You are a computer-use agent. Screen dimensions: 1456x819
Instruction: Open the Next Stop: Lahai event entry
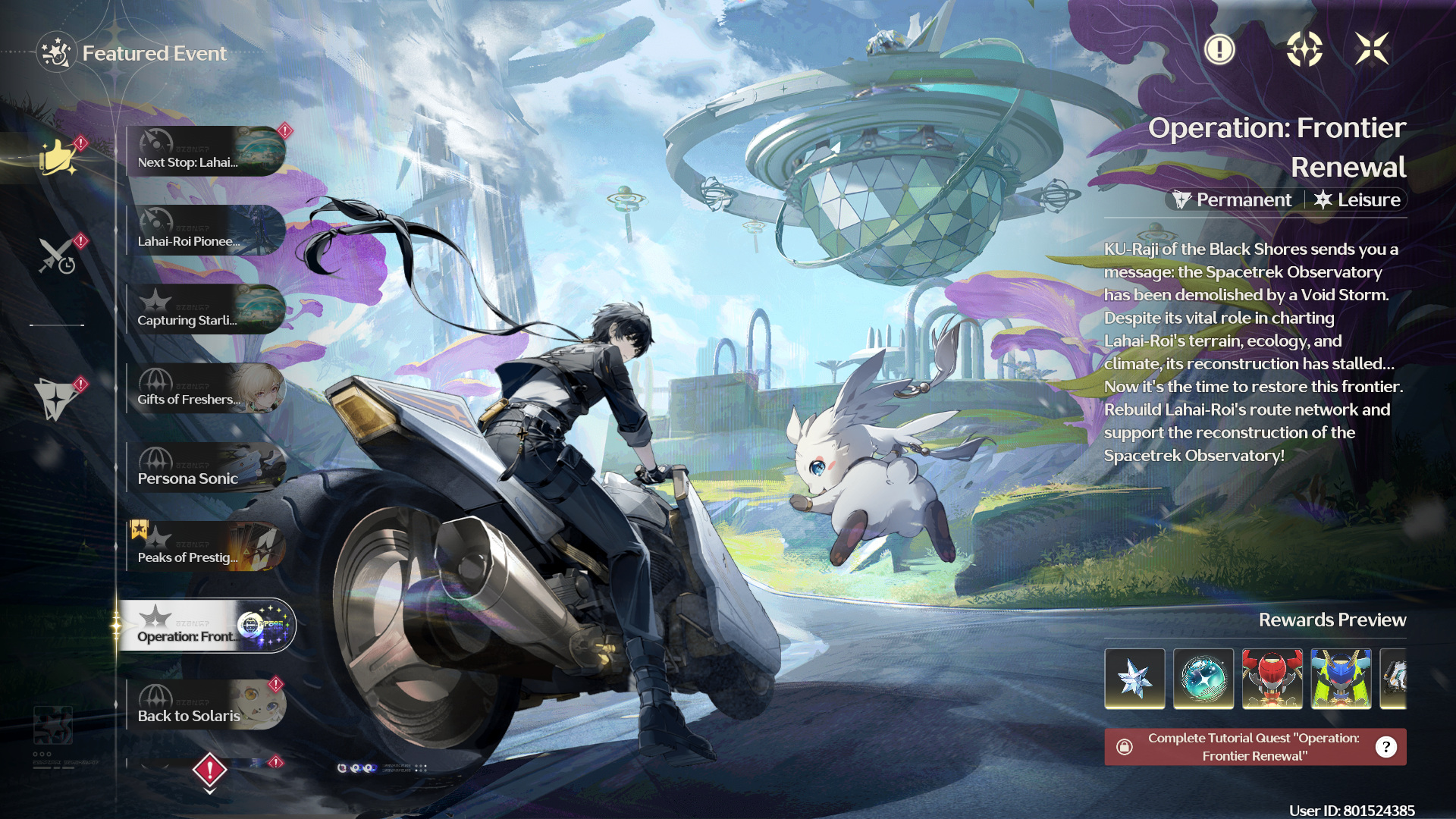click(x=206, y=152)
